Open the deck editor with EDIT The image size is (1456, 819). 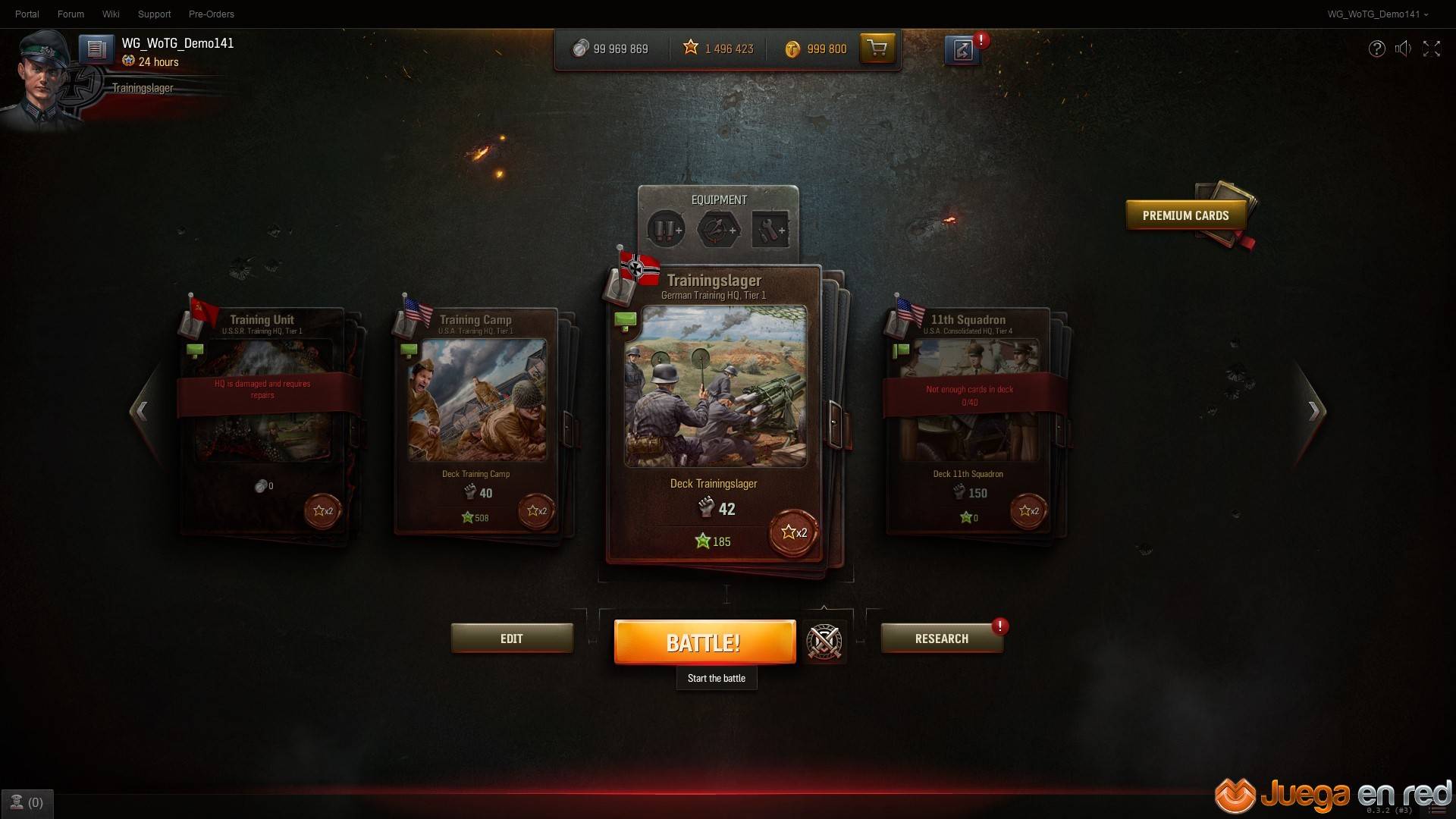512,639
